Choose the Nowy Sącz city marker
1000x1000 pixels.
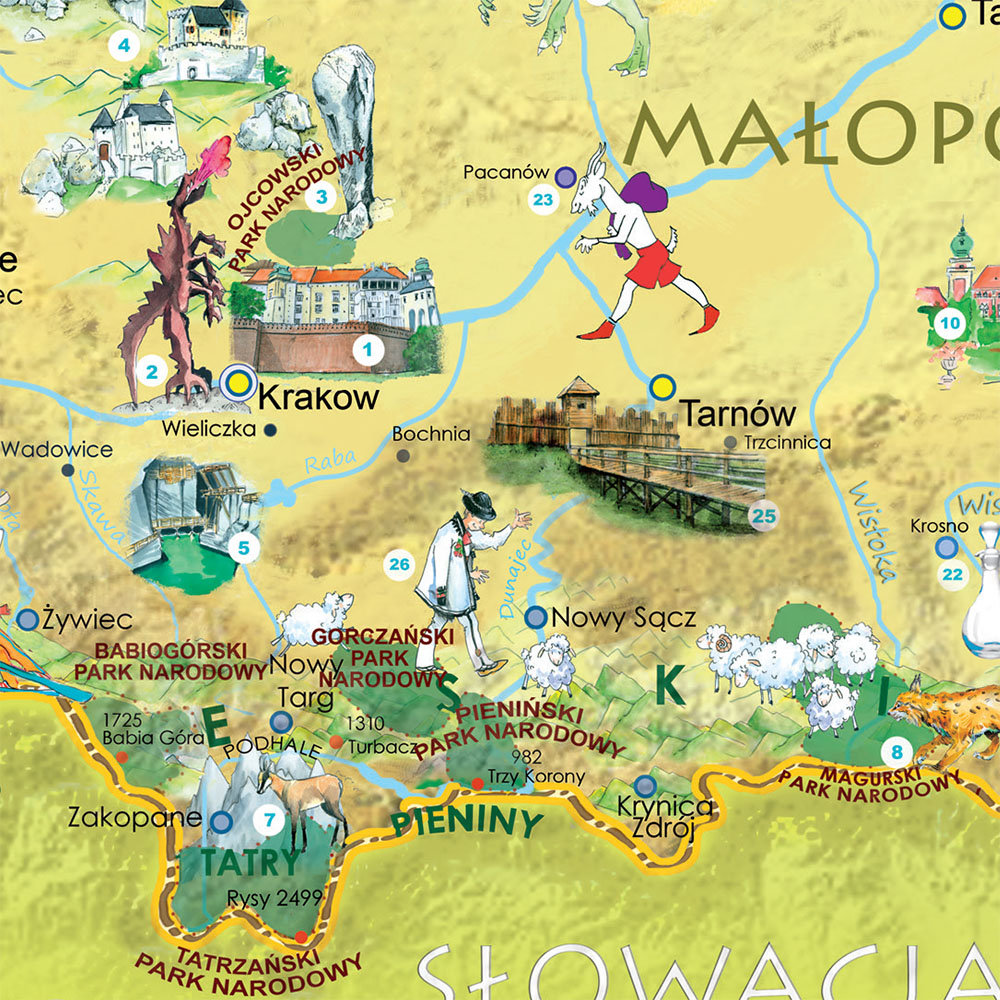536,617
